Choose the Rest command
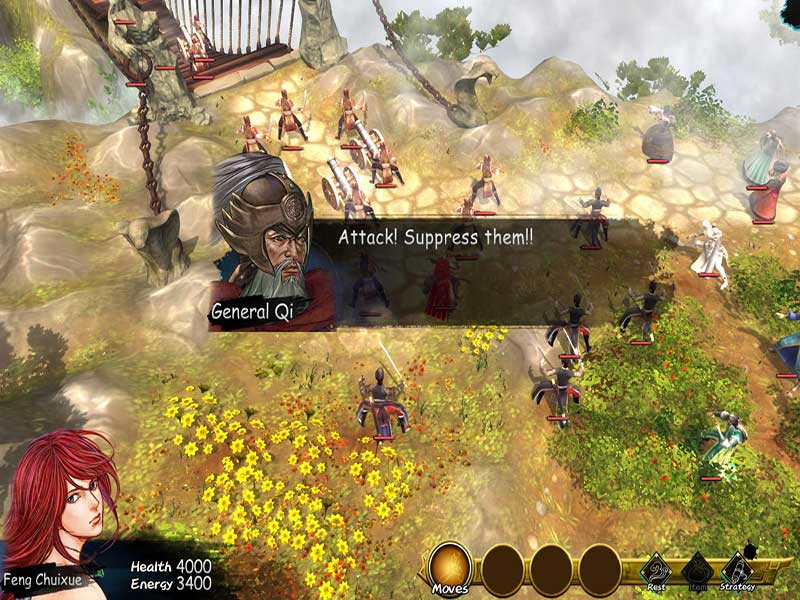 [x=657, y=570]
